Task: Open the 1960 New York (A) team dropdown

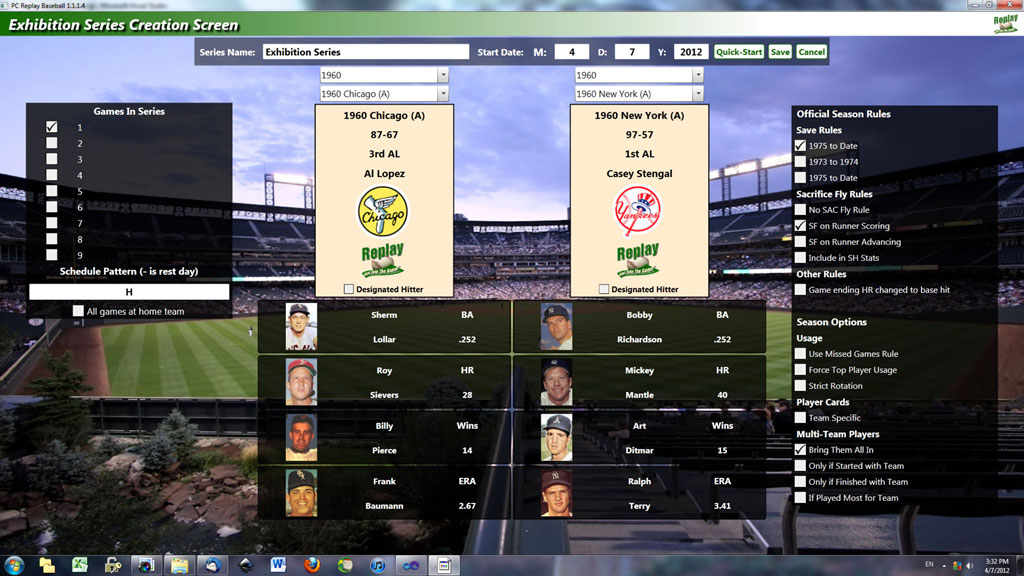Action: click(698, 94)
